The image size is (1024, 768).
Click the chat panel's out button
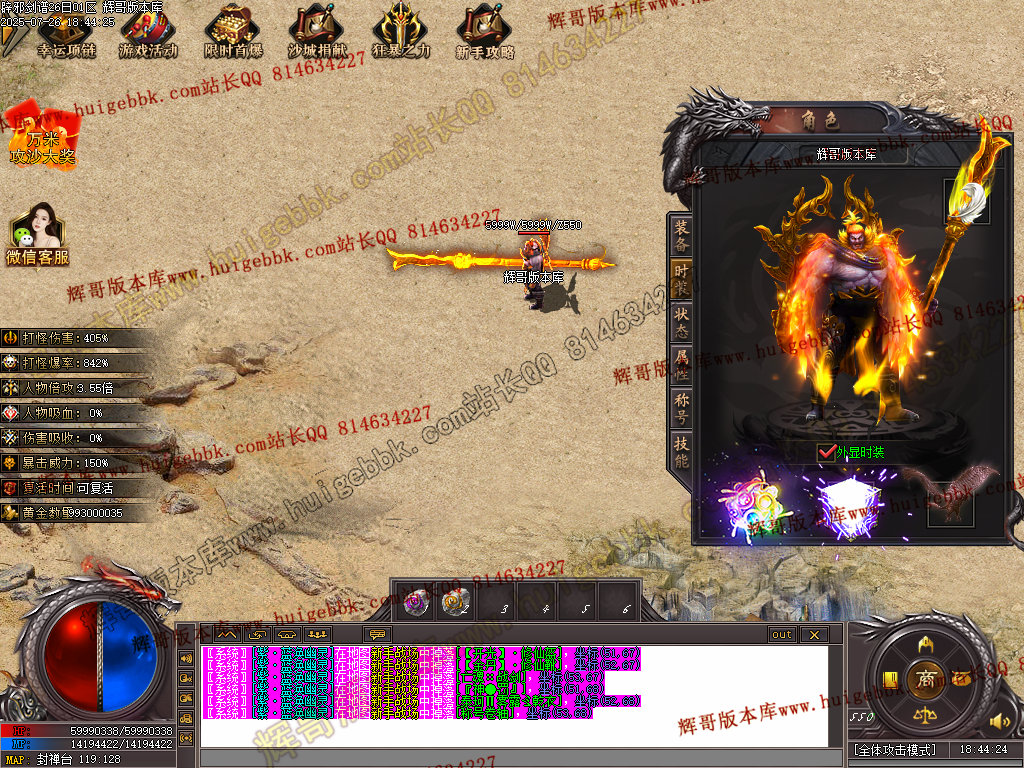(781, 635)
